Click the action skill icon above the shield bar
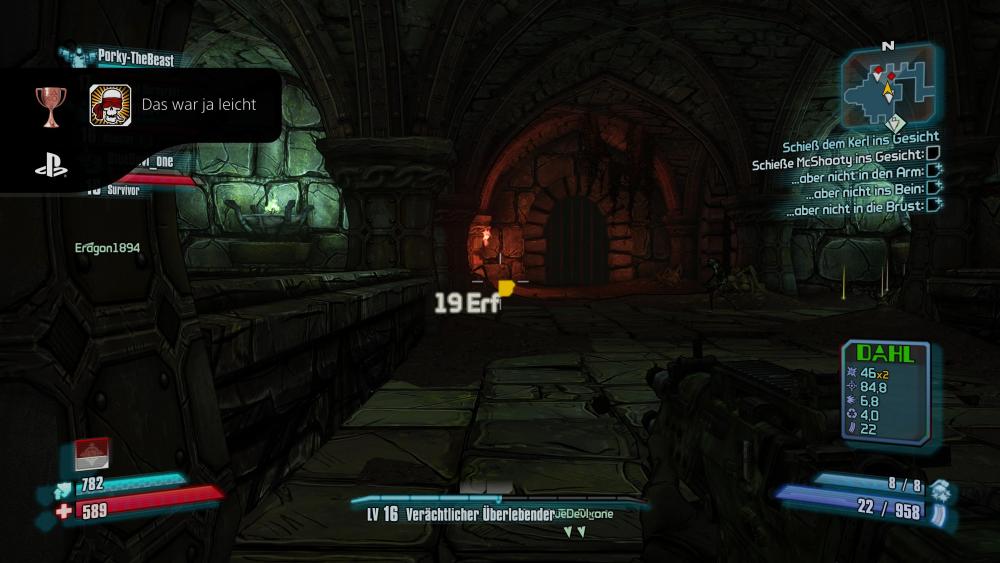1000x563 pixels. [92, 455]
